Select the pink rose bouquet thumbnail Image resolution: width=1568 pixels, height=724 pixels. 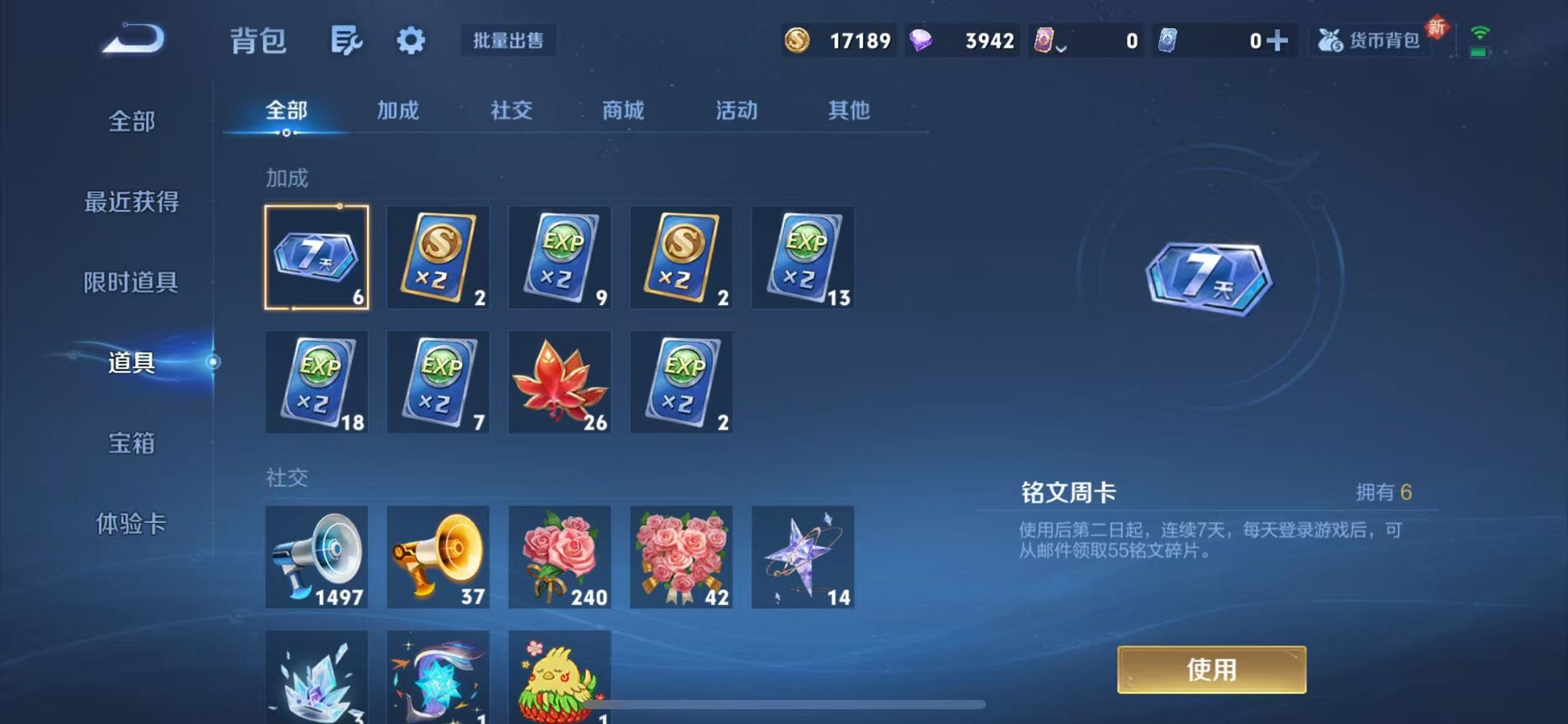[x=560, y=557]
